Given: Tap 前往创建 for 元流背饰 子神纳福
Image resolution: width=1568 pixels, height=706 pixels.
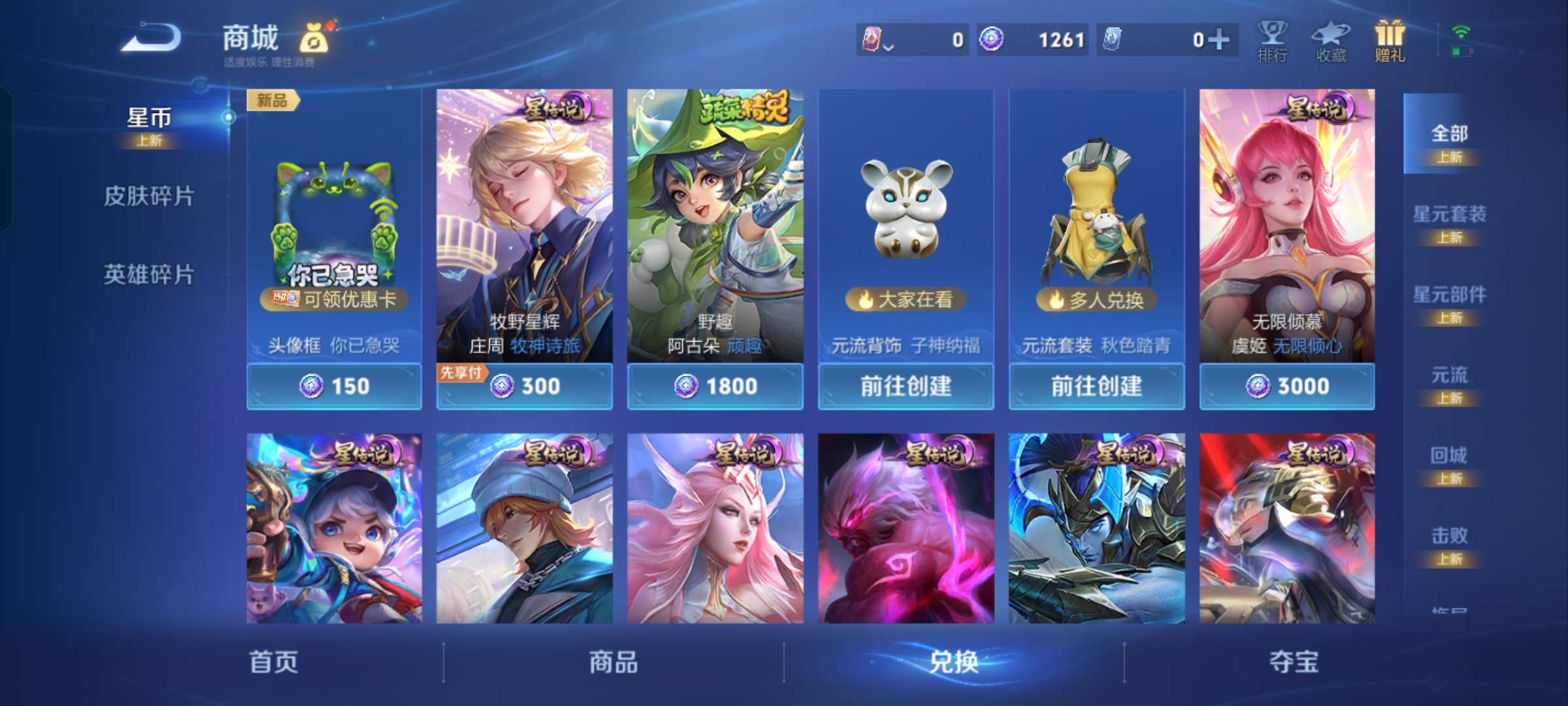Looking at the screenshot, I should (x=906, y=387).
